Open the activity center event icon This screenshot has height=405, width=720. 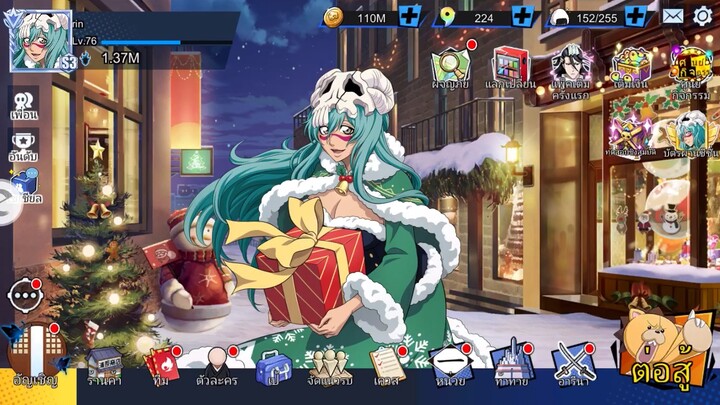click(691, 68)
